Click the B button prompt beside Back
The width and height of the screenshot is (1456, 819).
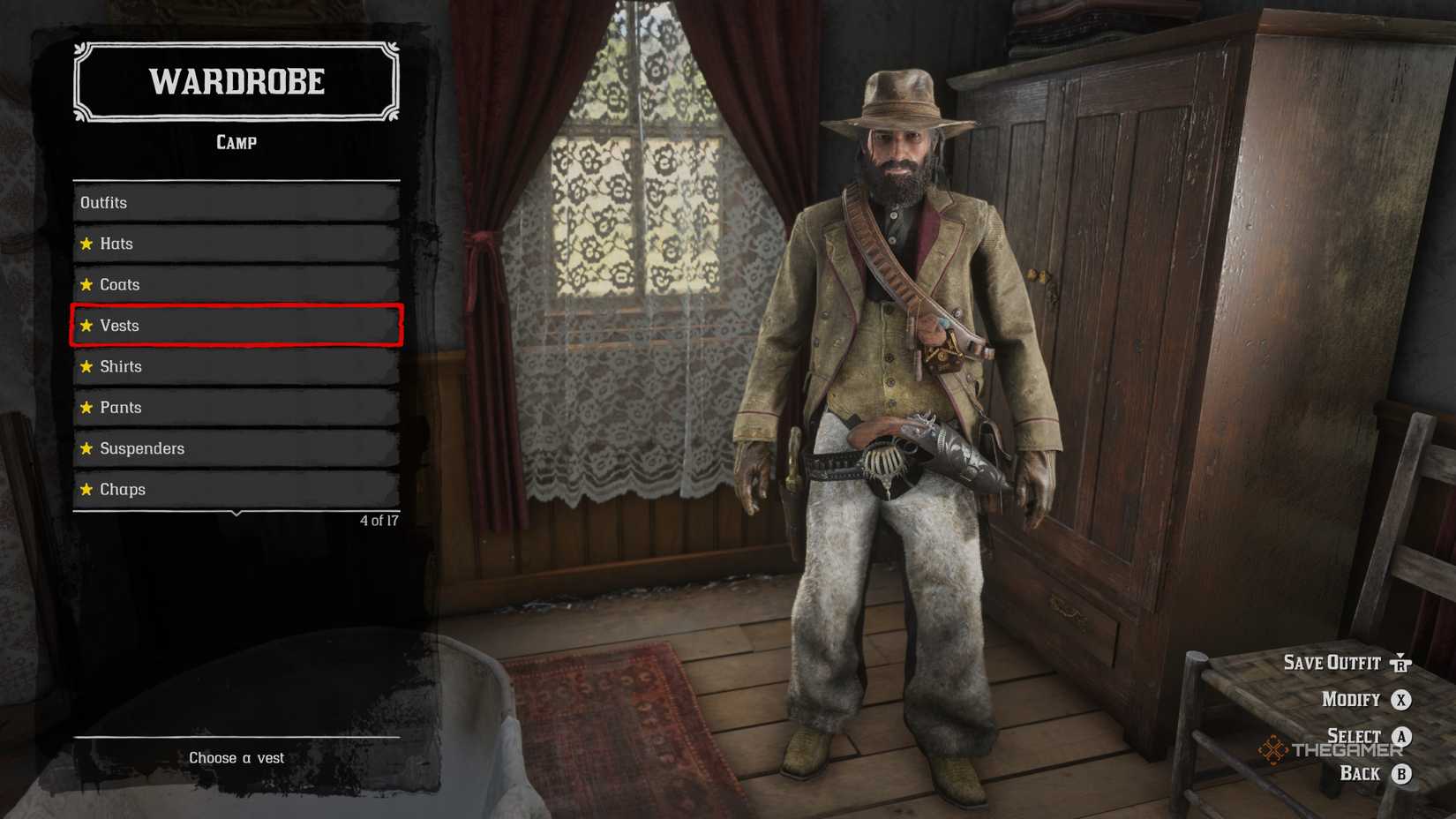tap(1401, 772)
